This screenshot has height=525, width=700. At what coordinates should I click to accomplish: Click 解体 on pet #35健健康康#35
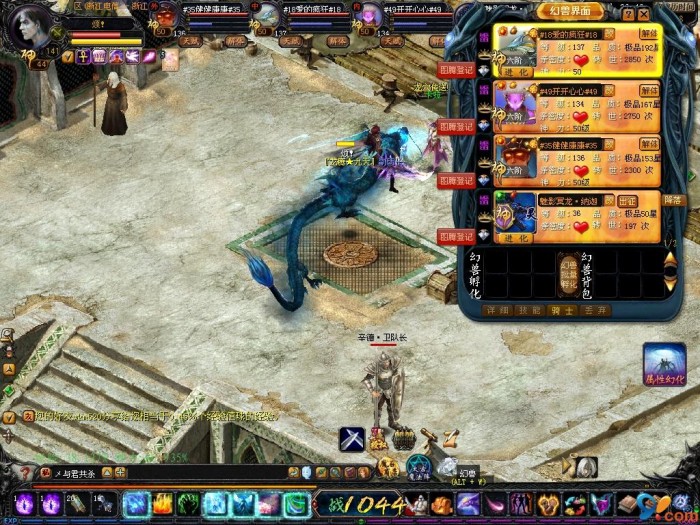click(x=648, y=144)
